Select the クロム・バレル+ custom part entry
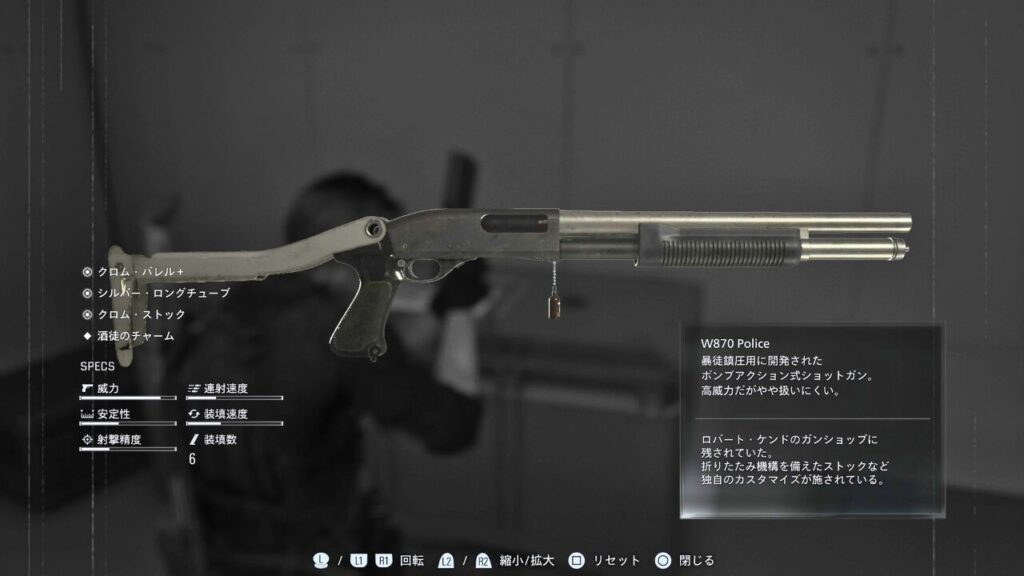The width and height of the screenshot is (1024, 576). point(140,271)
